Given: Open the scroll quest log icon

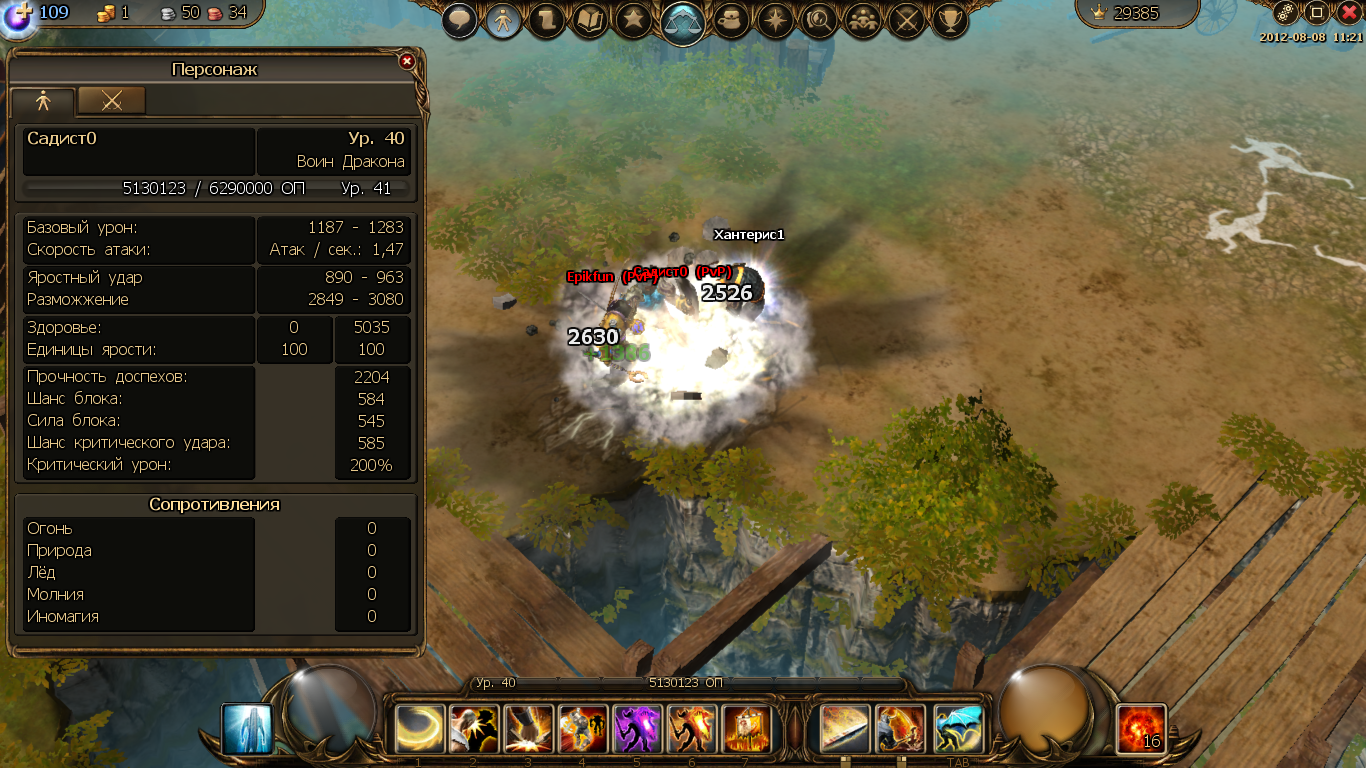Looking at the screenshot, I should pyautogui.click(x=547, y=19).
